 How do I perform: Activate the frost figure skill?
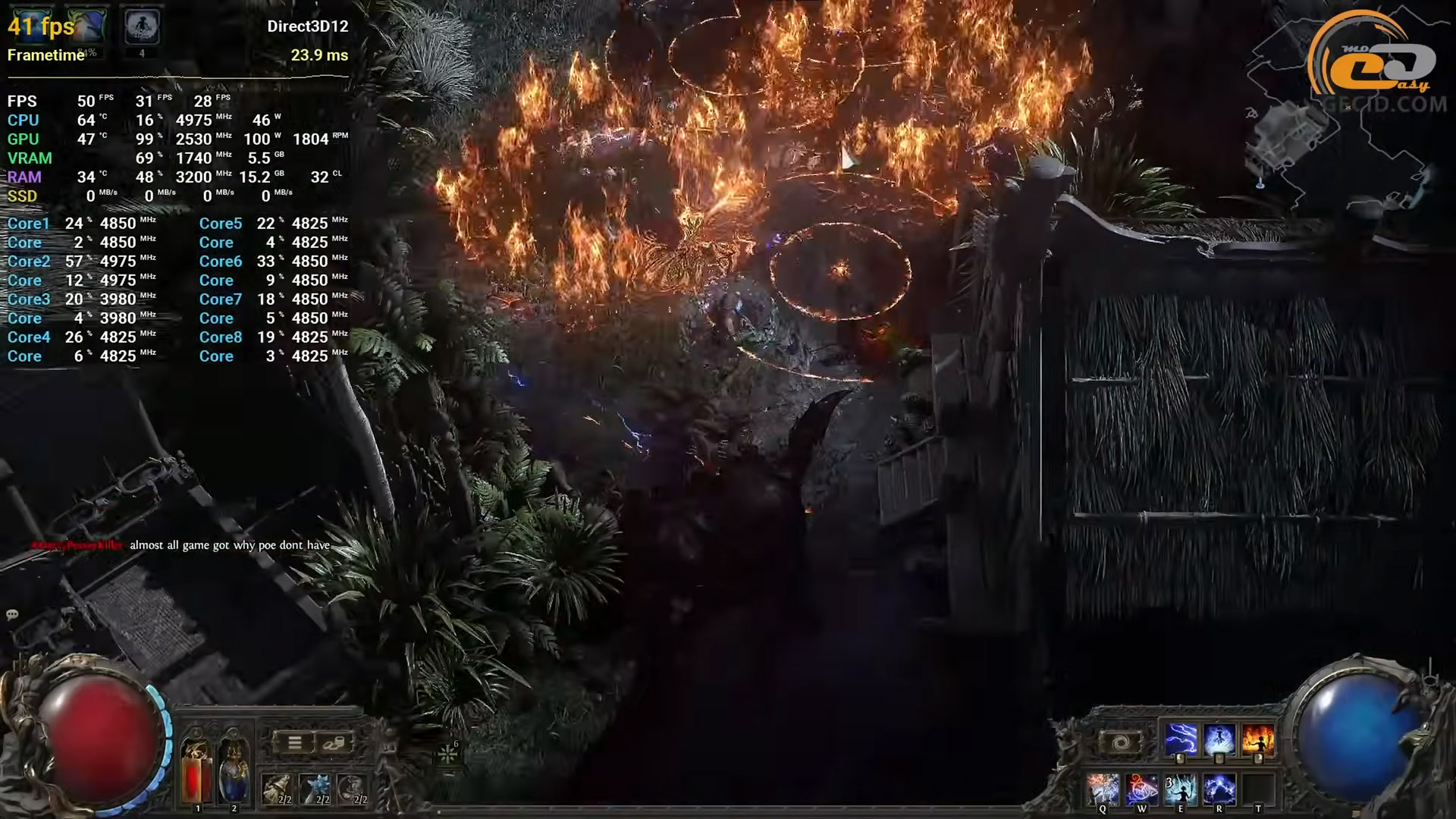pos(1219,740)
